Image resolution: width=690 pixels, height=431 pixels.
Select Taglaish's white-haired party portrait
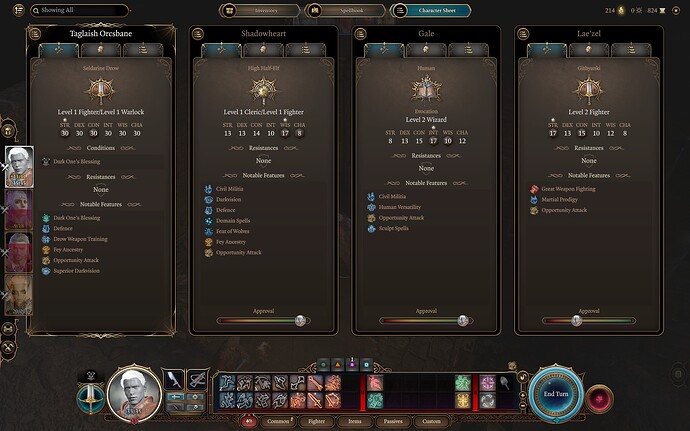coord(20,167)
